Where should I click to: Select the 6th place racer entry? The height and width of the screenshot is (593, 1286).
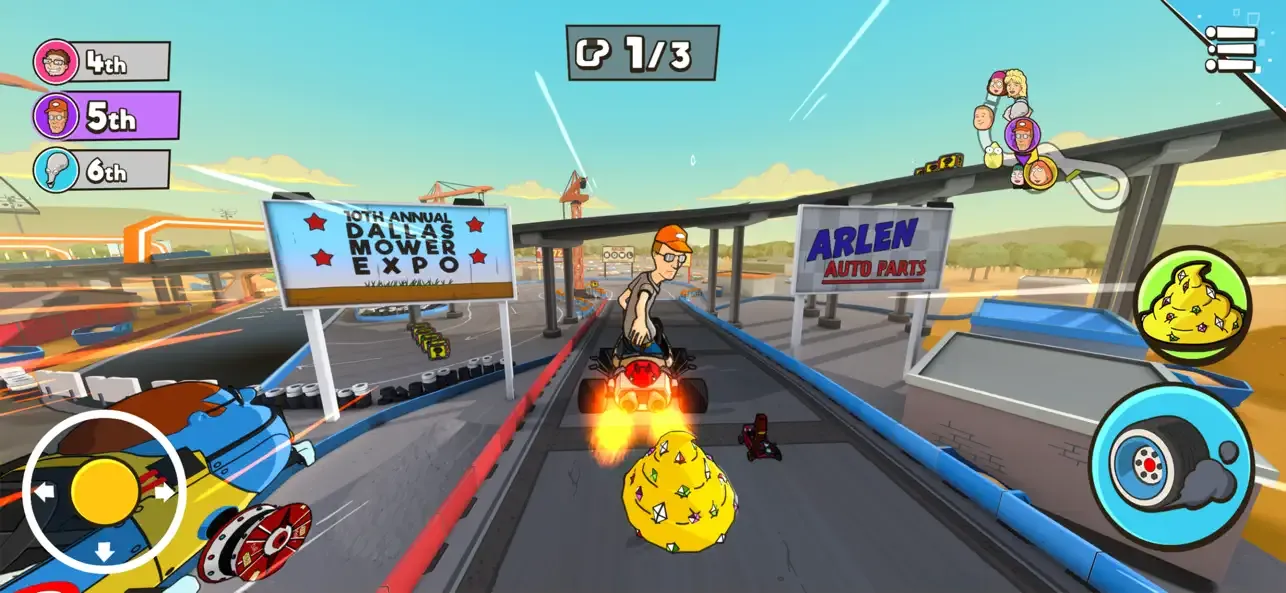click(x=102, y=170)
